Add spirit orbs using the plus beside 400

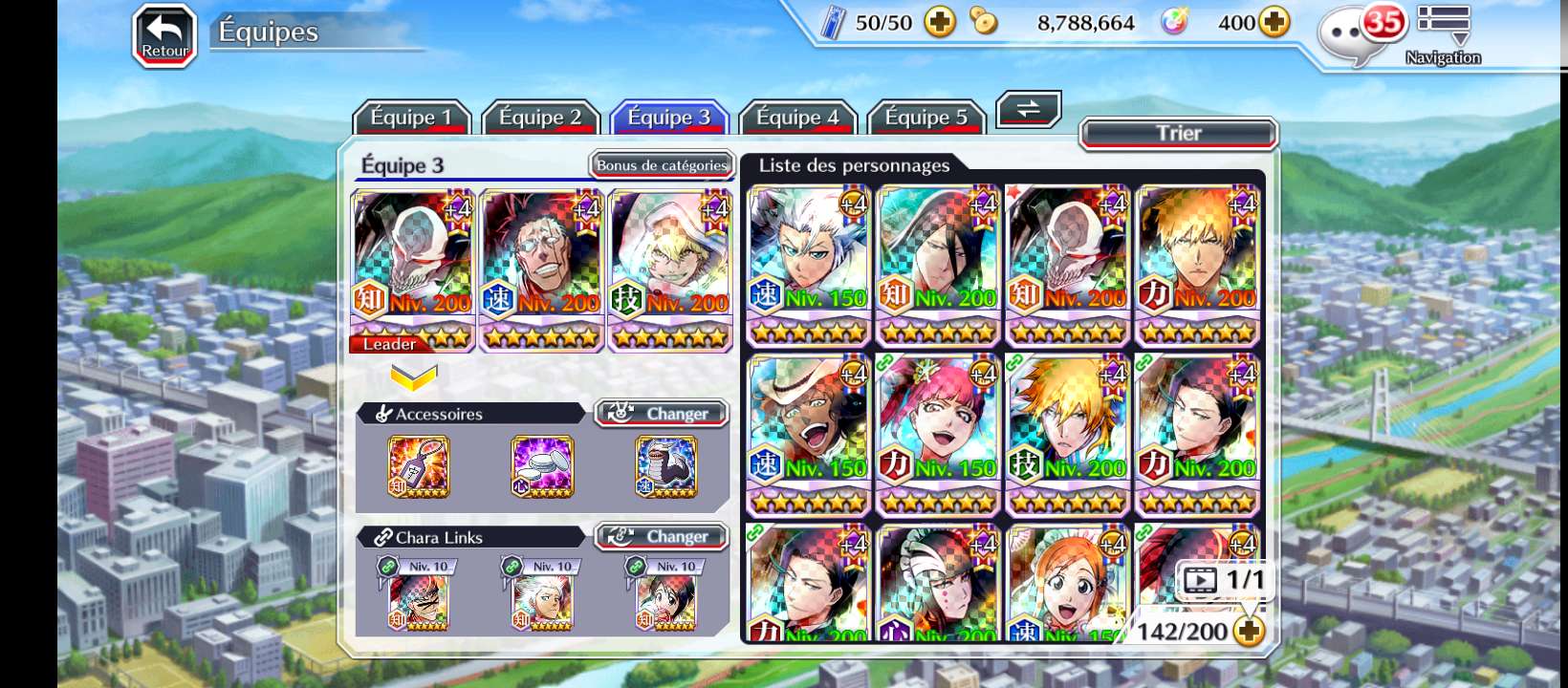coord(1274,22)
